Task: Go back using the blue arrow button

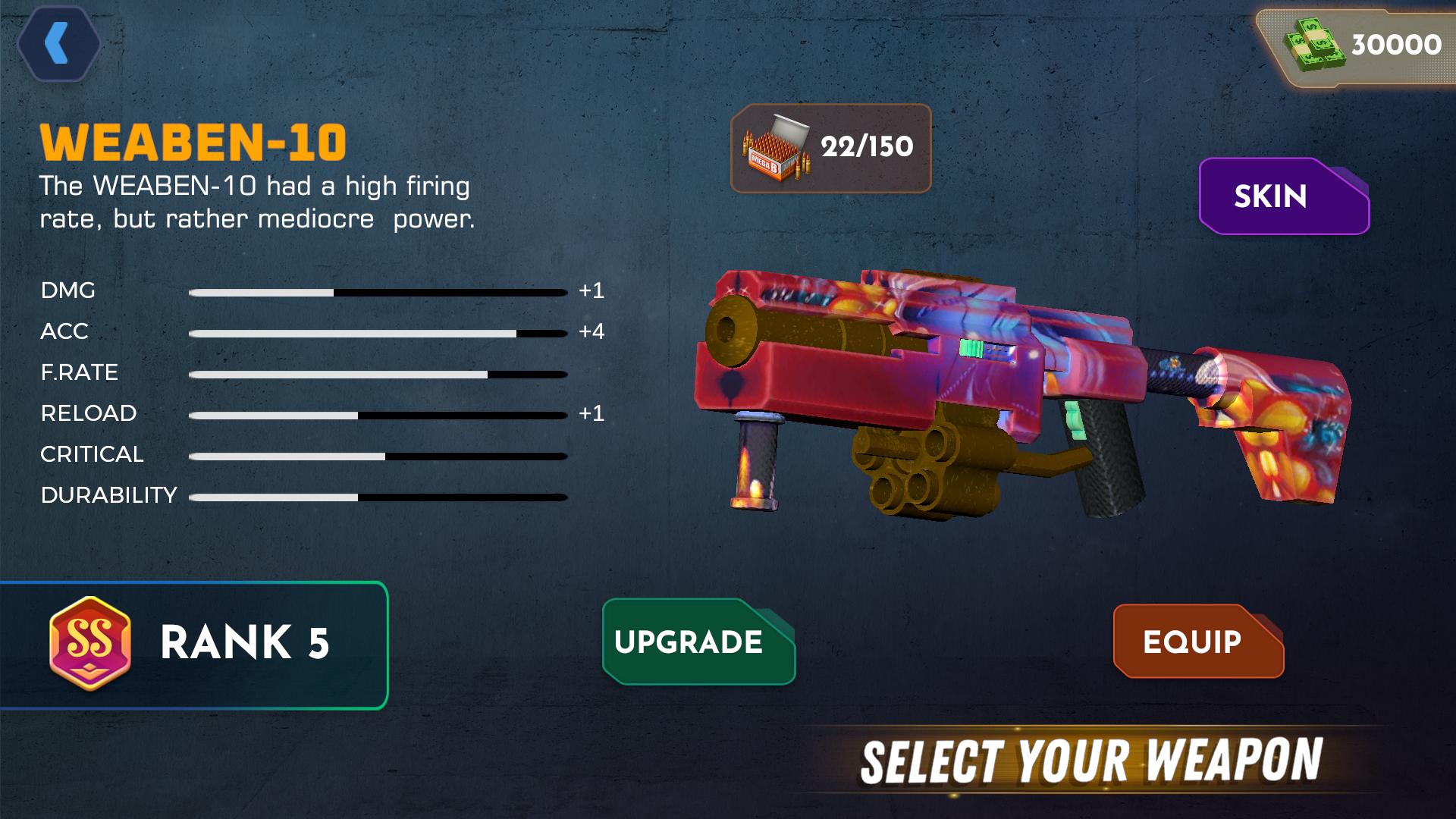Action: (58, 43)
